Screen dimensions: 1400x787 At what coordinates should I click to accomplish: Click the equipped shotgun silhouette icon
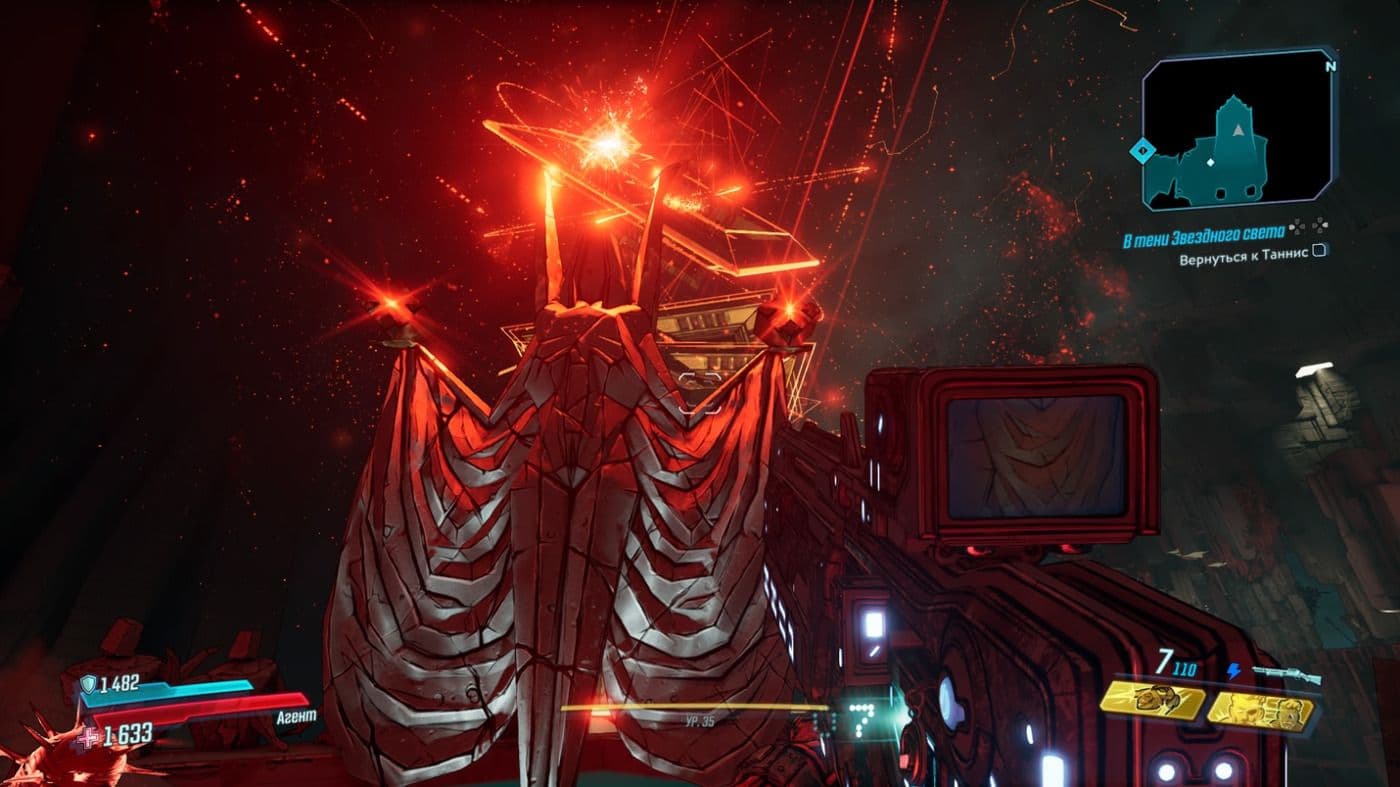(x=1285, y=674)
